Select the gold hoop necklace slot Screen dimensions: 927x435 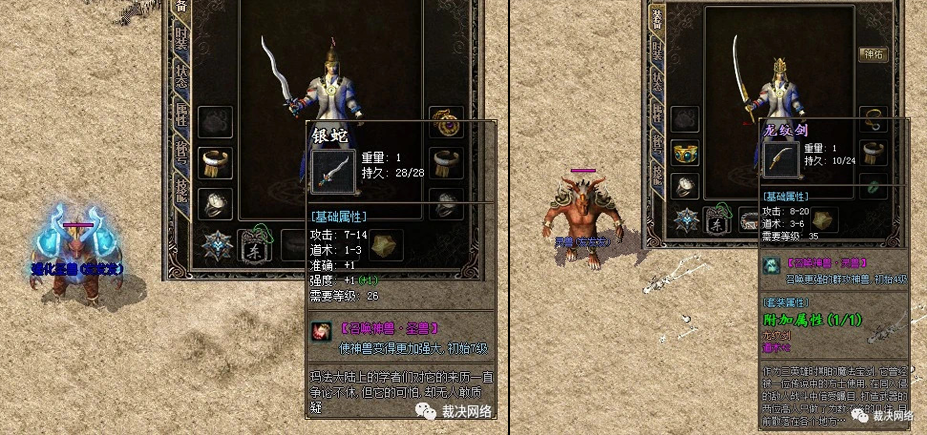[x=874, y=118]
